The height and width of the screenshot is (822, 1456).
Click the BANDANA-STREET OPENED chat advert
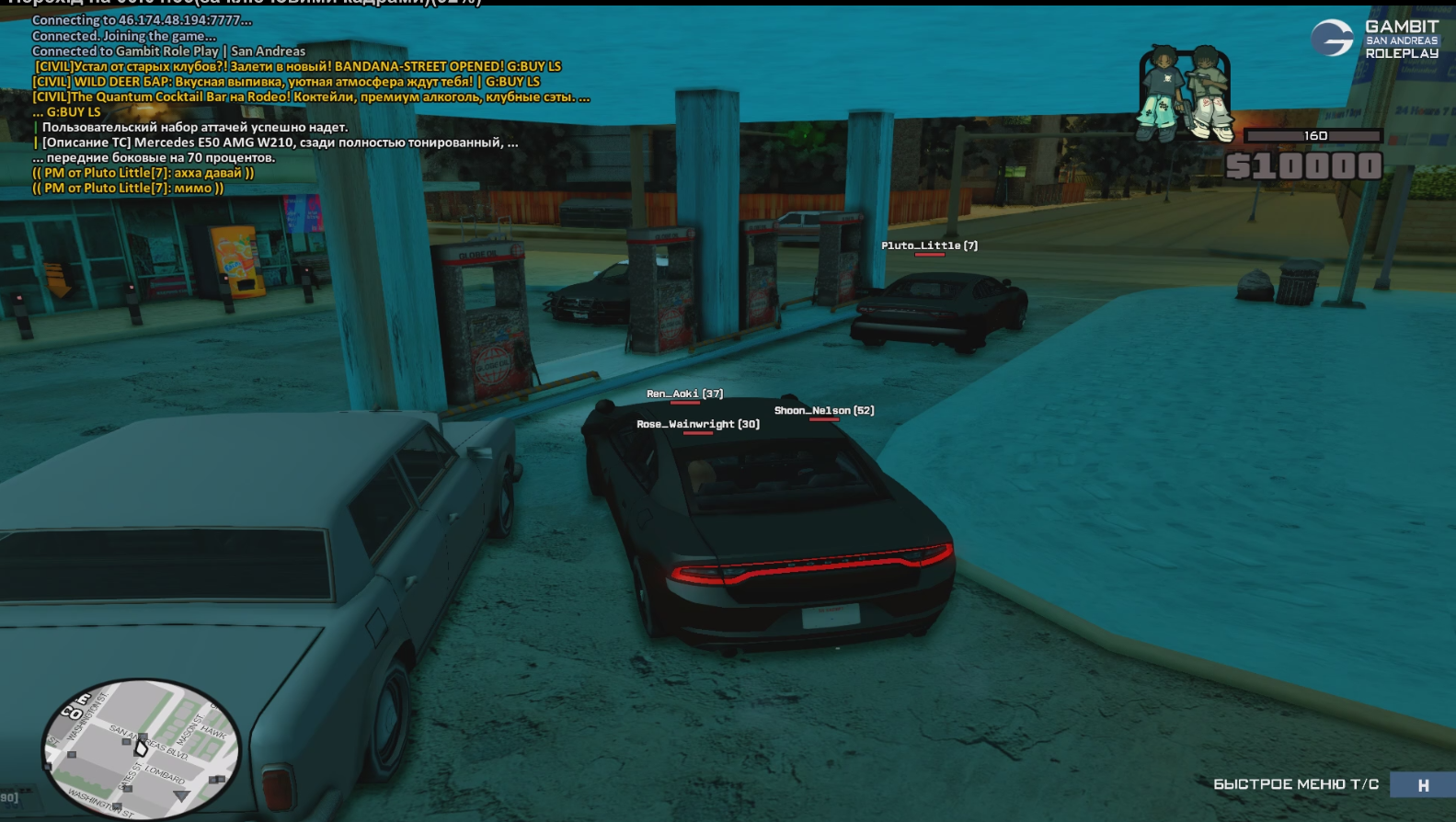[298, 67]
